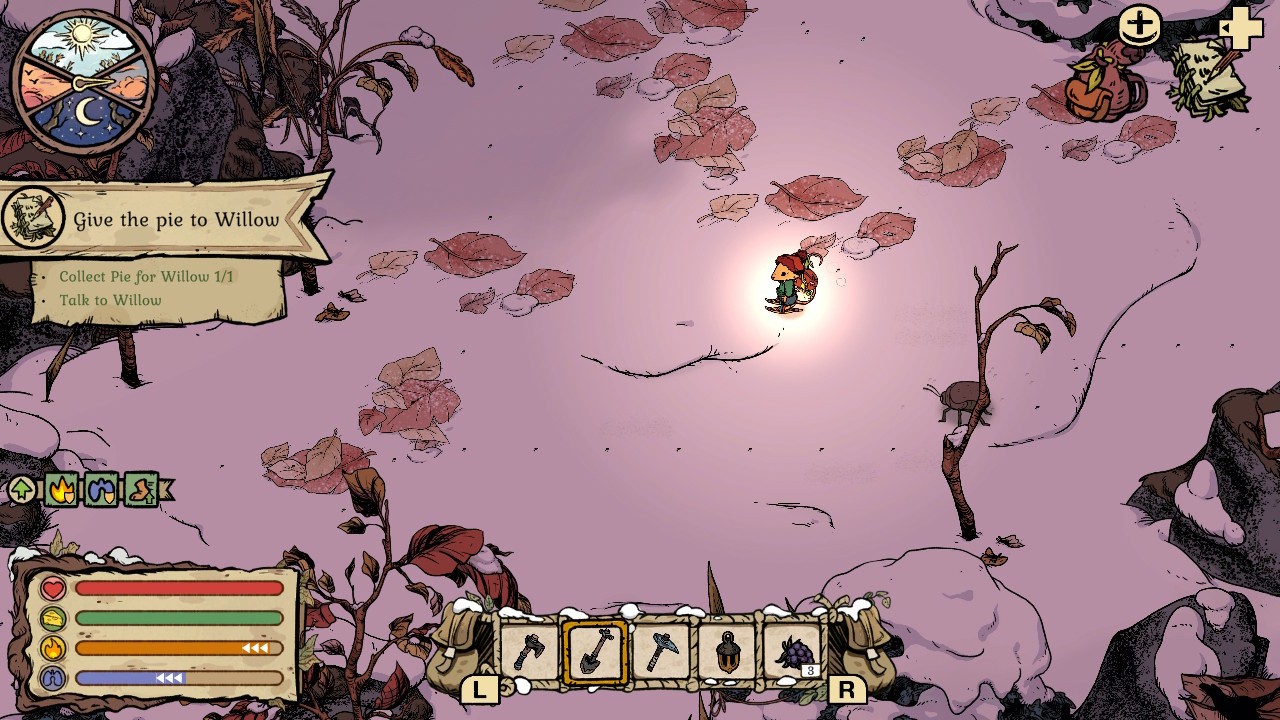The image size is (1280, 720).
Task: Choose the shovel in the hotbar
Action: 595,653
